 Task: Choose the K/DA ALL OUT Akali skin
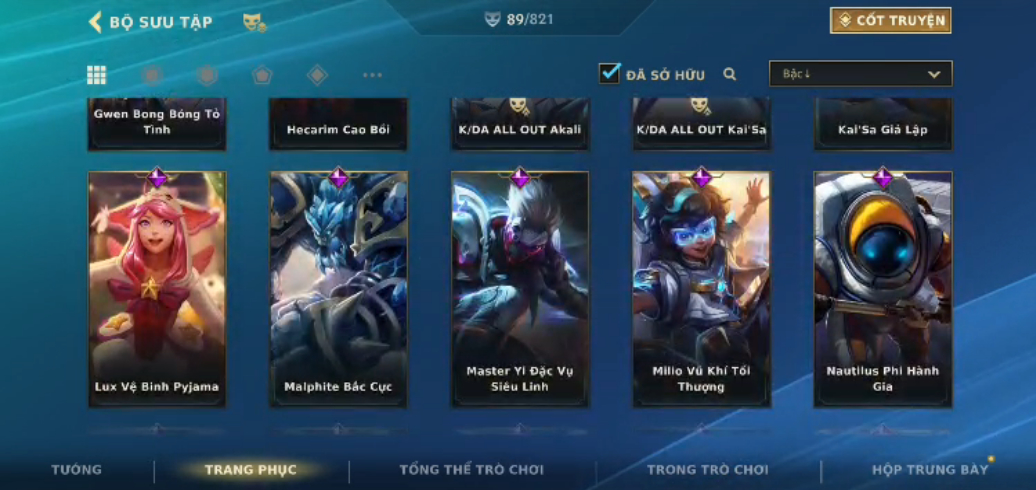coord(520,125)
